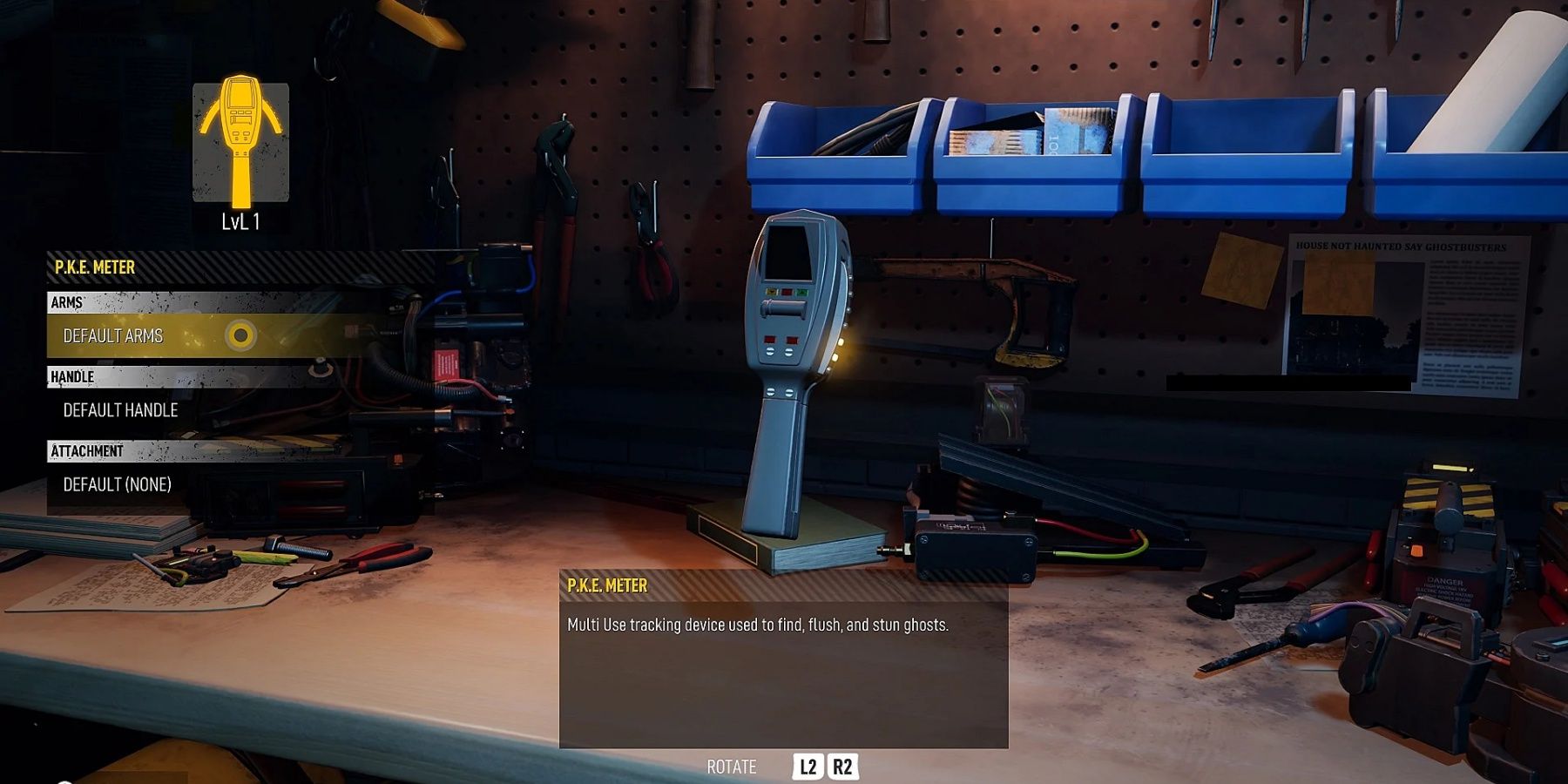Click the ROTATE label at screen bottom
Image resolution: width=1568 pixels, height=784 pixels.
click(x=730, y=767)
